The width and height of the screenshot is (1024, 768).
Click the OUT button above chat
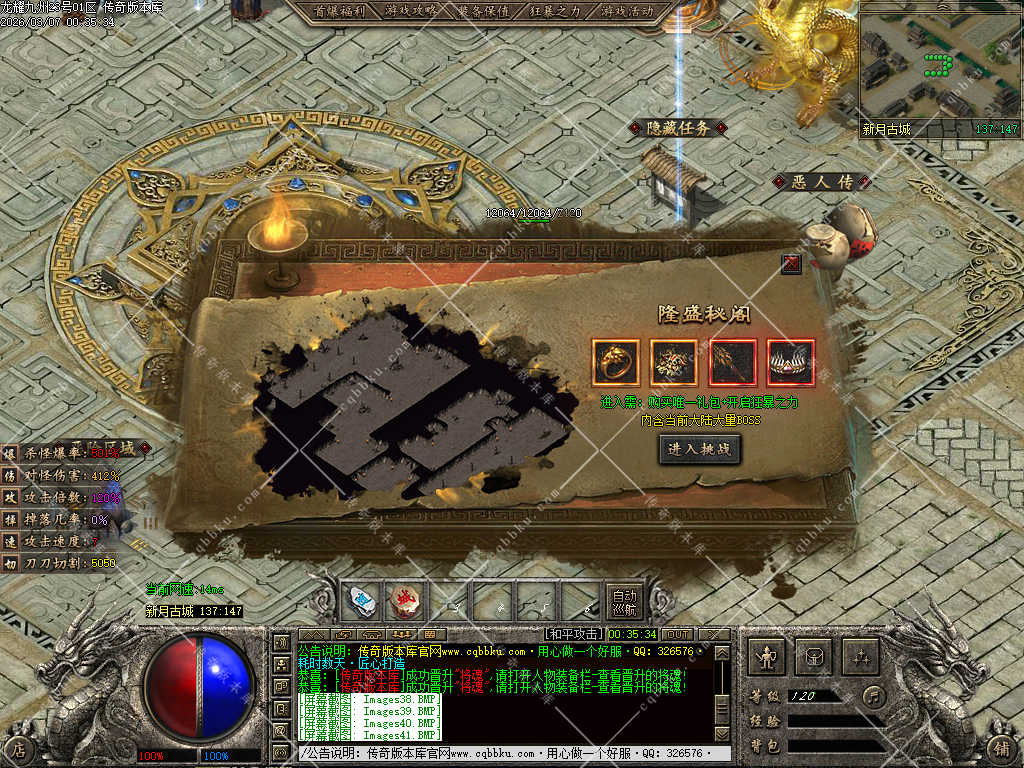(x=677, y=634)
